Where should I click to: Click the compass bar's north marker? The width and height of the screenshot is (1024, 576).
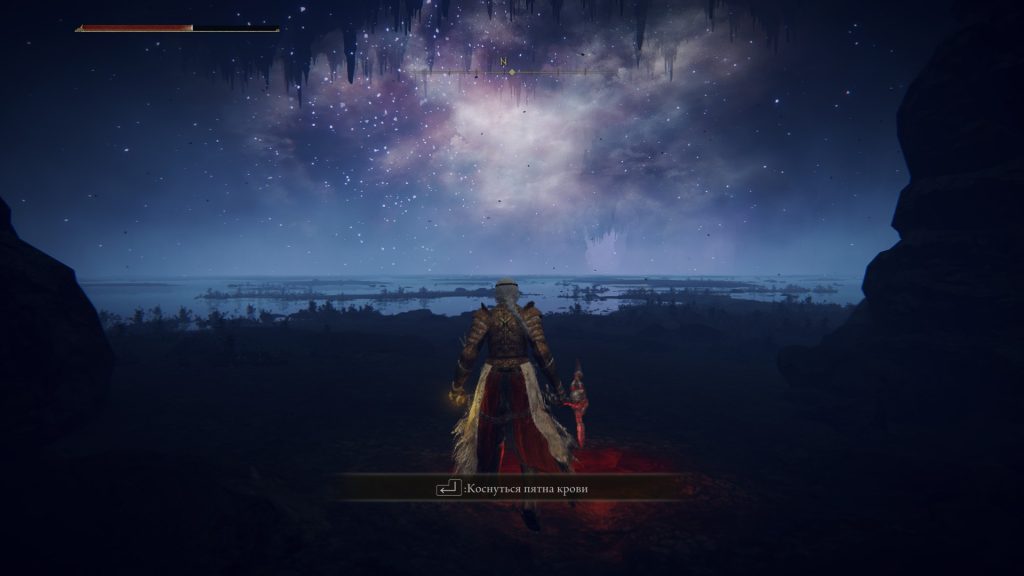(x=503, y=64)
